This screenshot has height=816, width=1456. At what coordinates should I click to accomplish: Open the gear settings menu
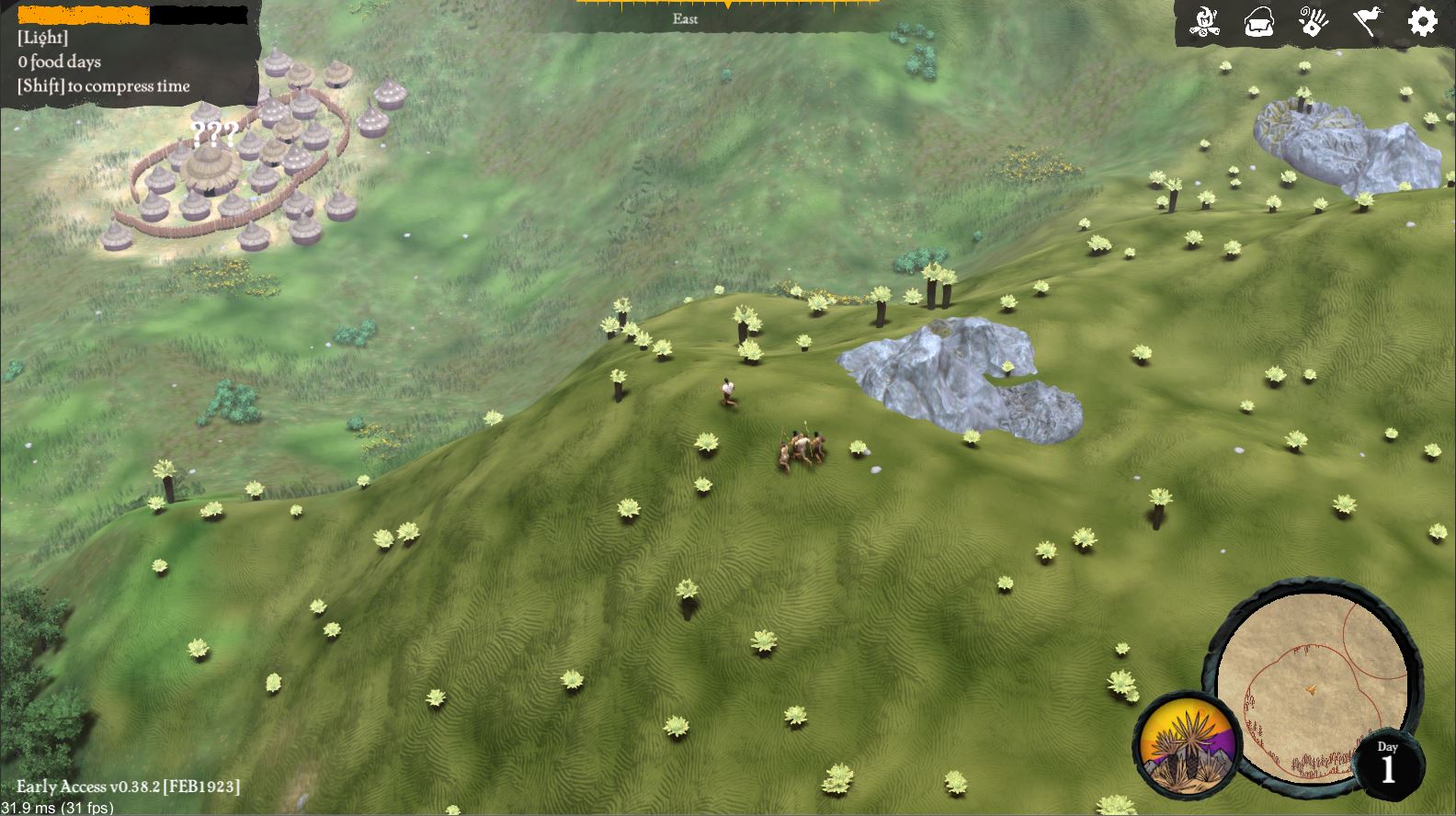[x=1422, y=21]
